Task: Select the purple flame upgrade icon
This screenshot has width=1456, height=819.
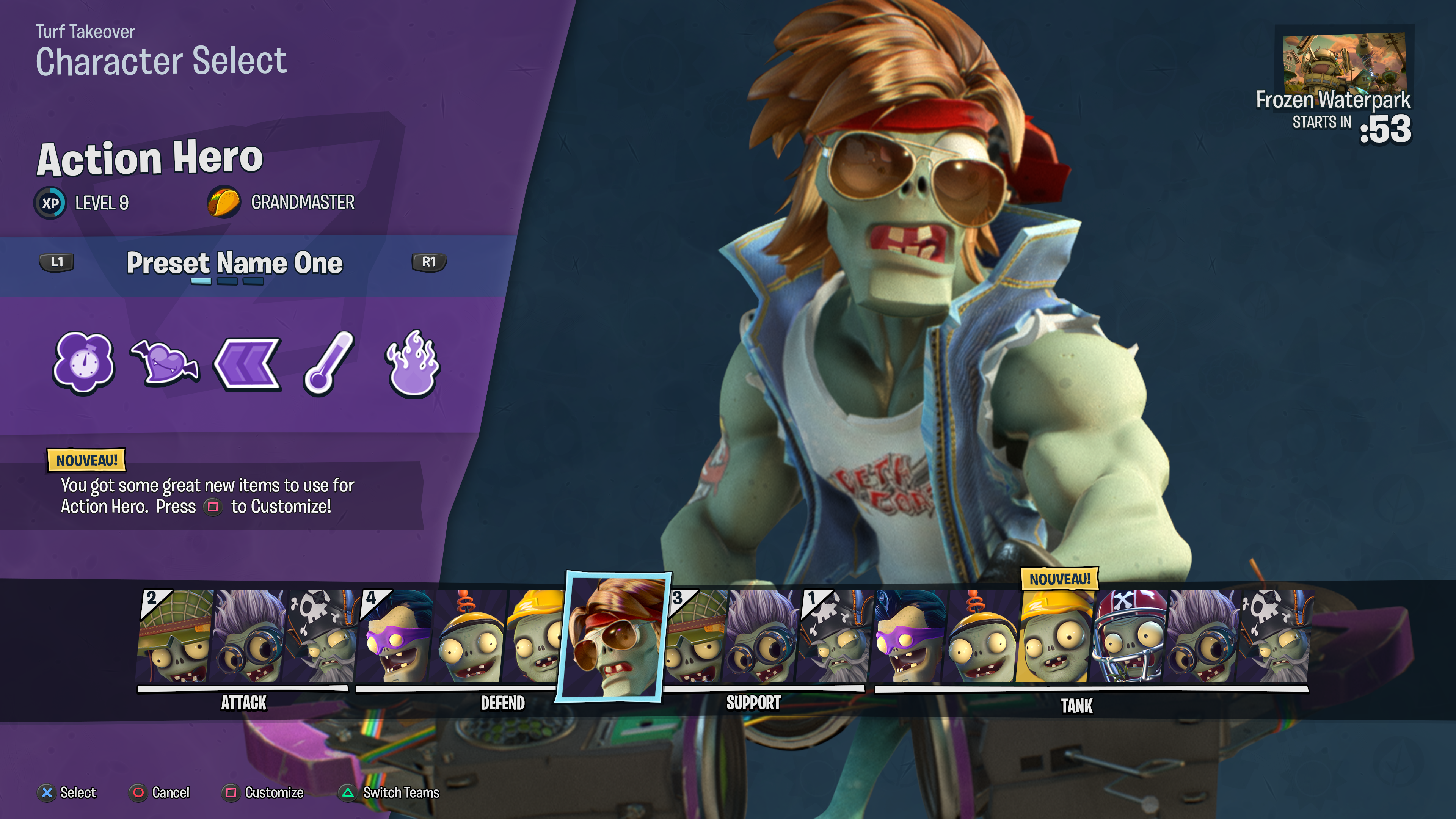Action: (x=413, y=363)
